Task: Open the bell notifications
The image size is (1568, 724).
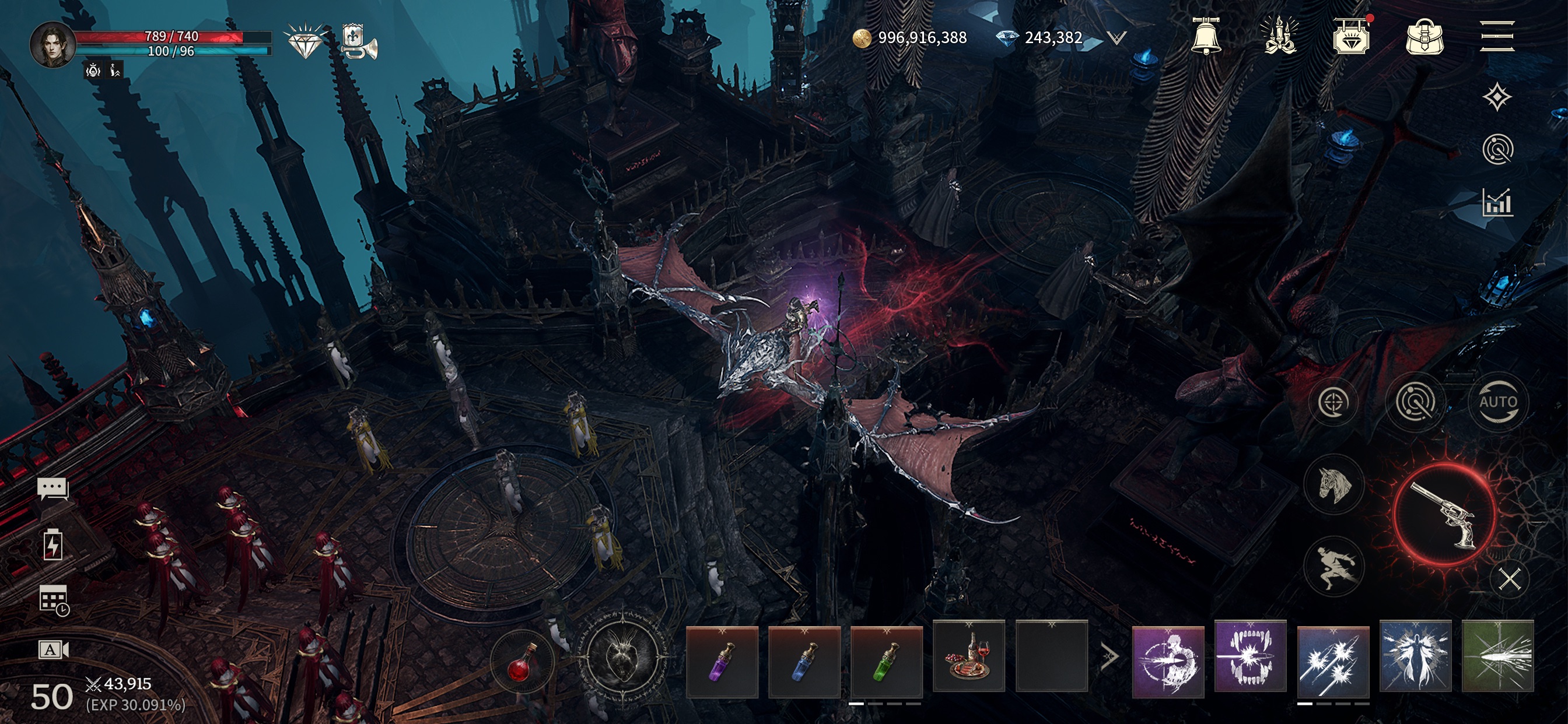Action: tap(1206, 37)
